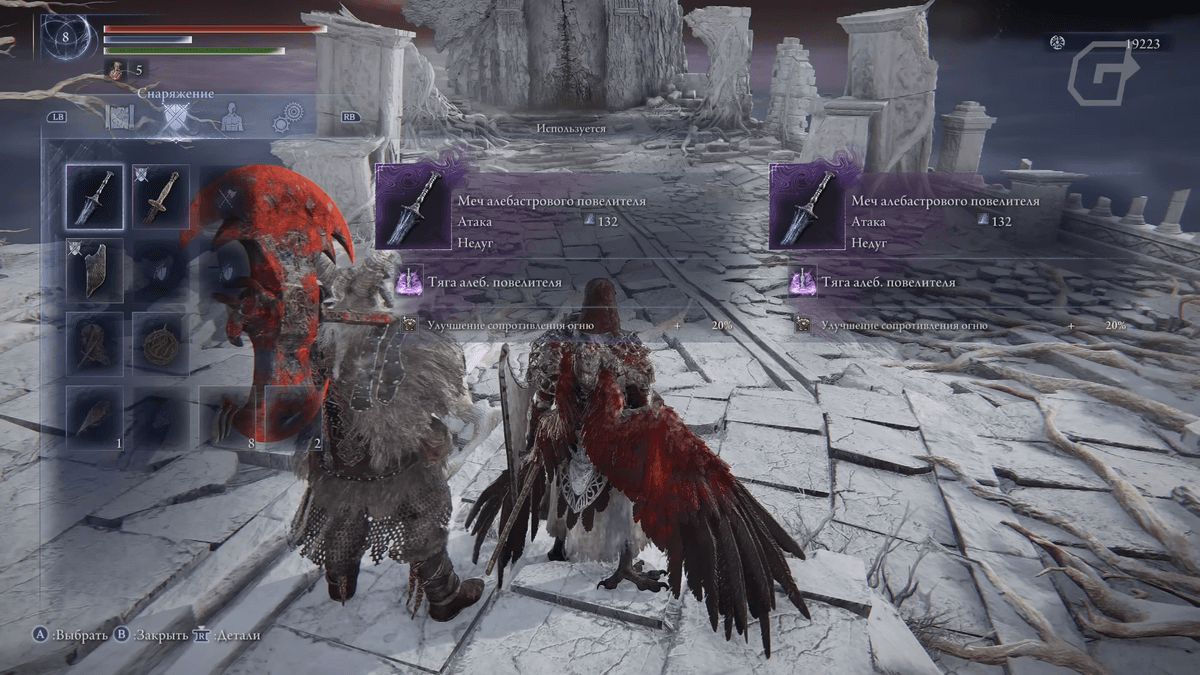
Task: Select the Alabaster Lord's Sword slot
Action: [x=95, y=197]
